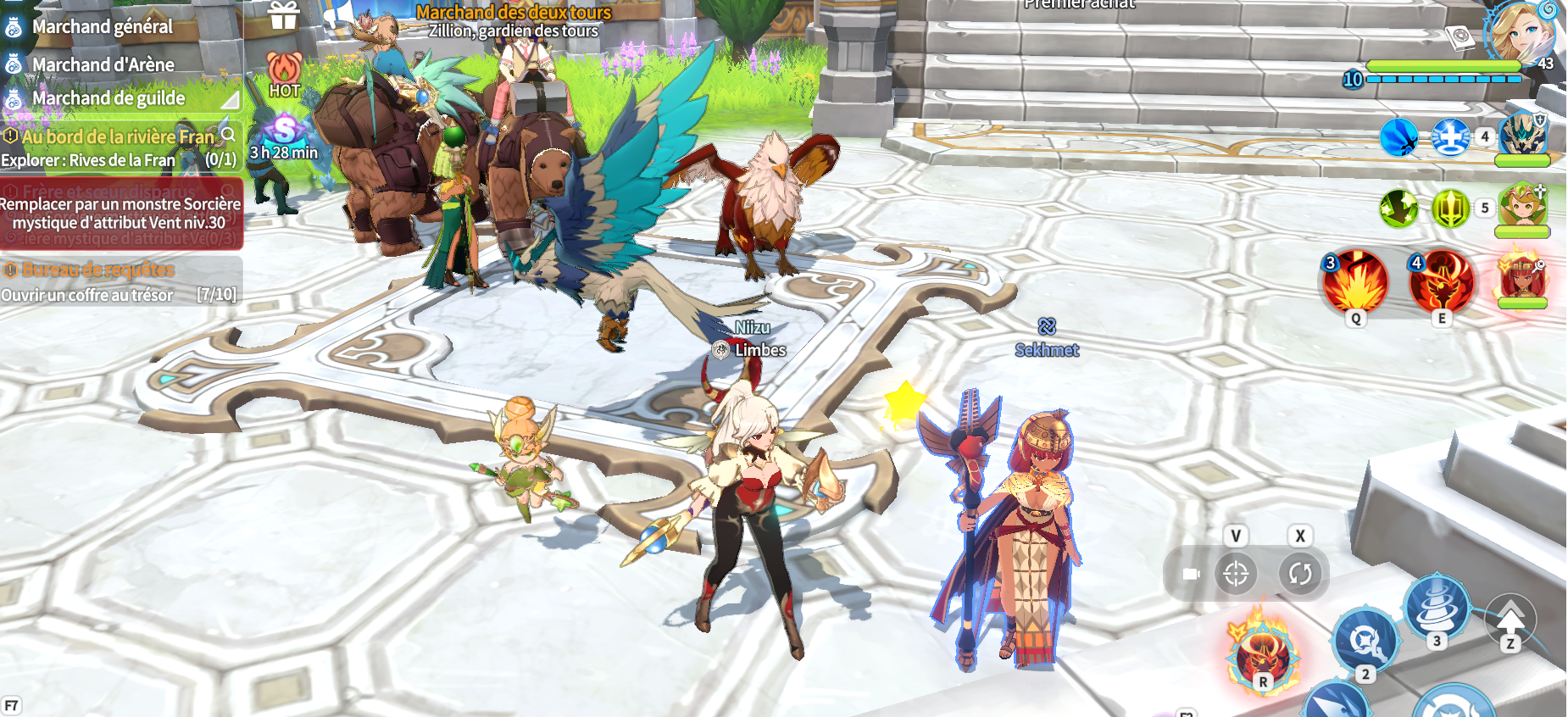
Task: Open the Bureau de requêtes quest
Action: 98,270
